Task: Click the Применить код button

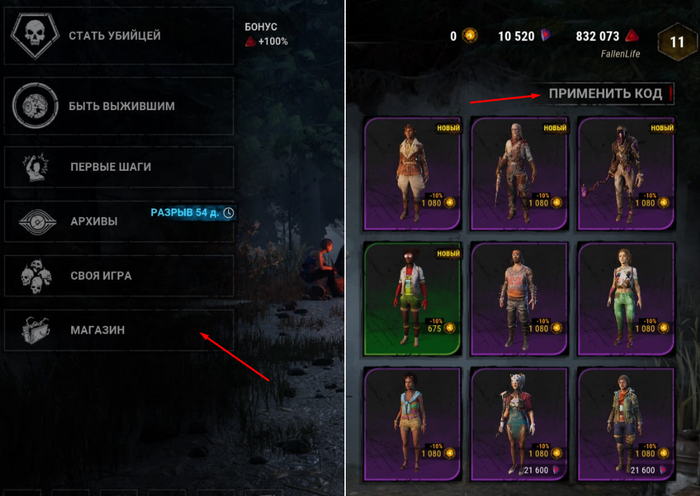Action: coord(605,93)
